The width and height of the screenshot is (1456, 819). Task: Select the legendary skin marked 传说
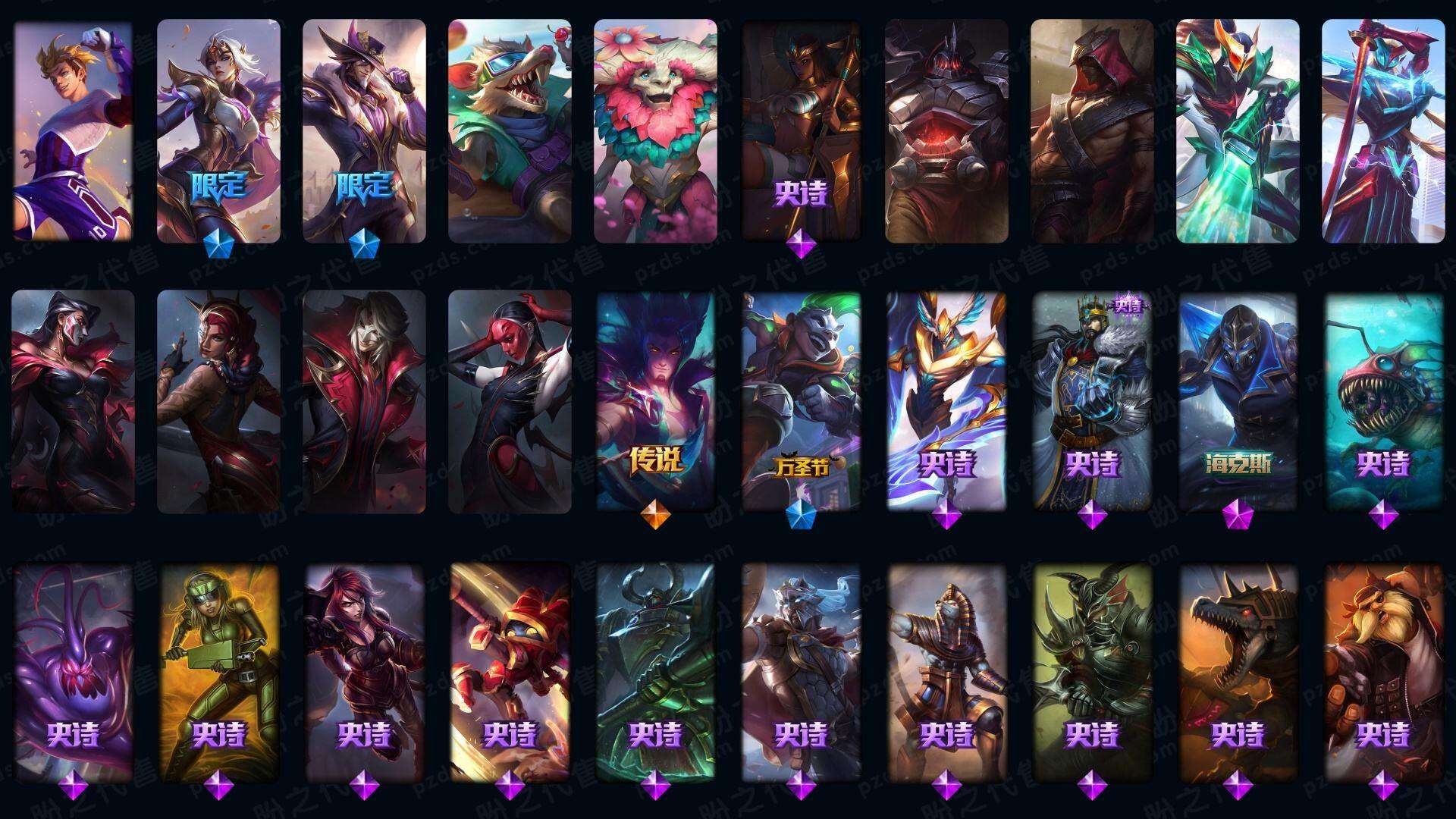tap(655, 400)
